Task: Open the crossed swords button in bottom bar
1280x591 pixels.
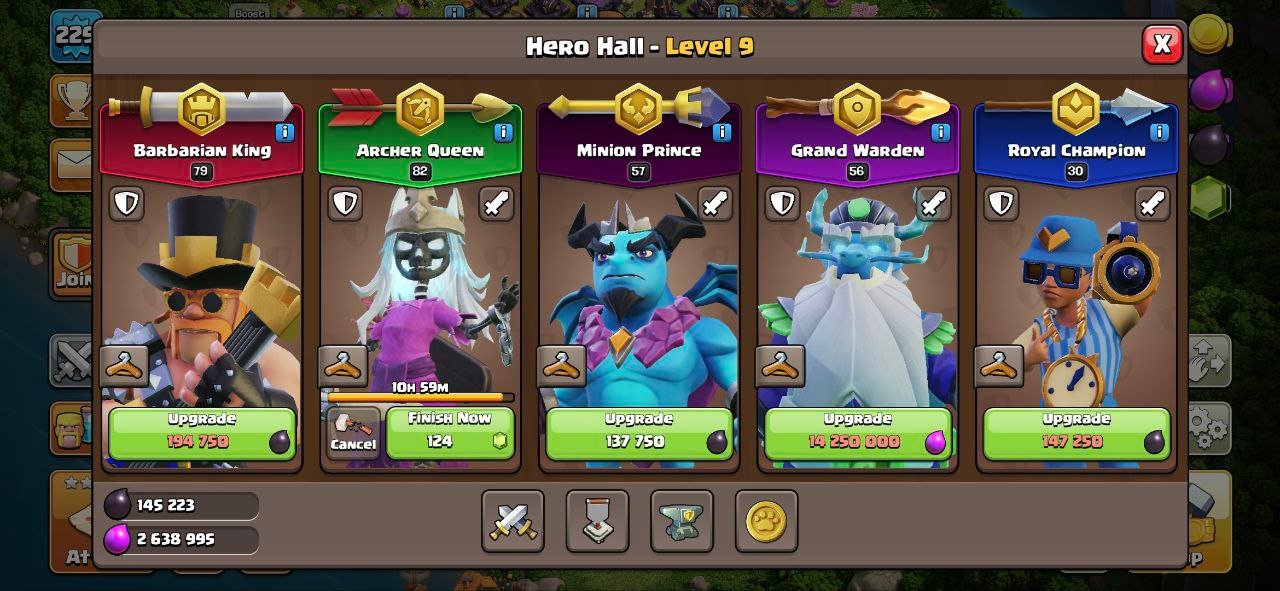Action: click(513, 521)
